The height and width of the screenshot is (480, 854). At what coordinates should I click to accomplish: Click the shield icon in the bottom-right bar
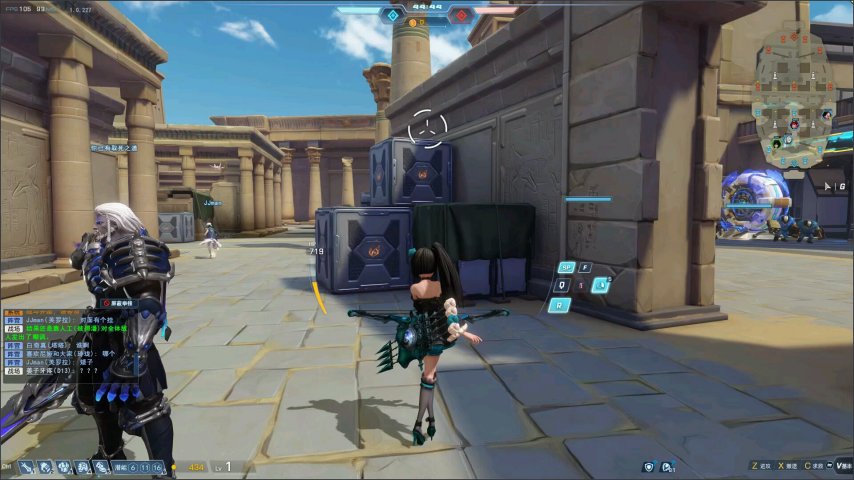click(x=649, y=467)
